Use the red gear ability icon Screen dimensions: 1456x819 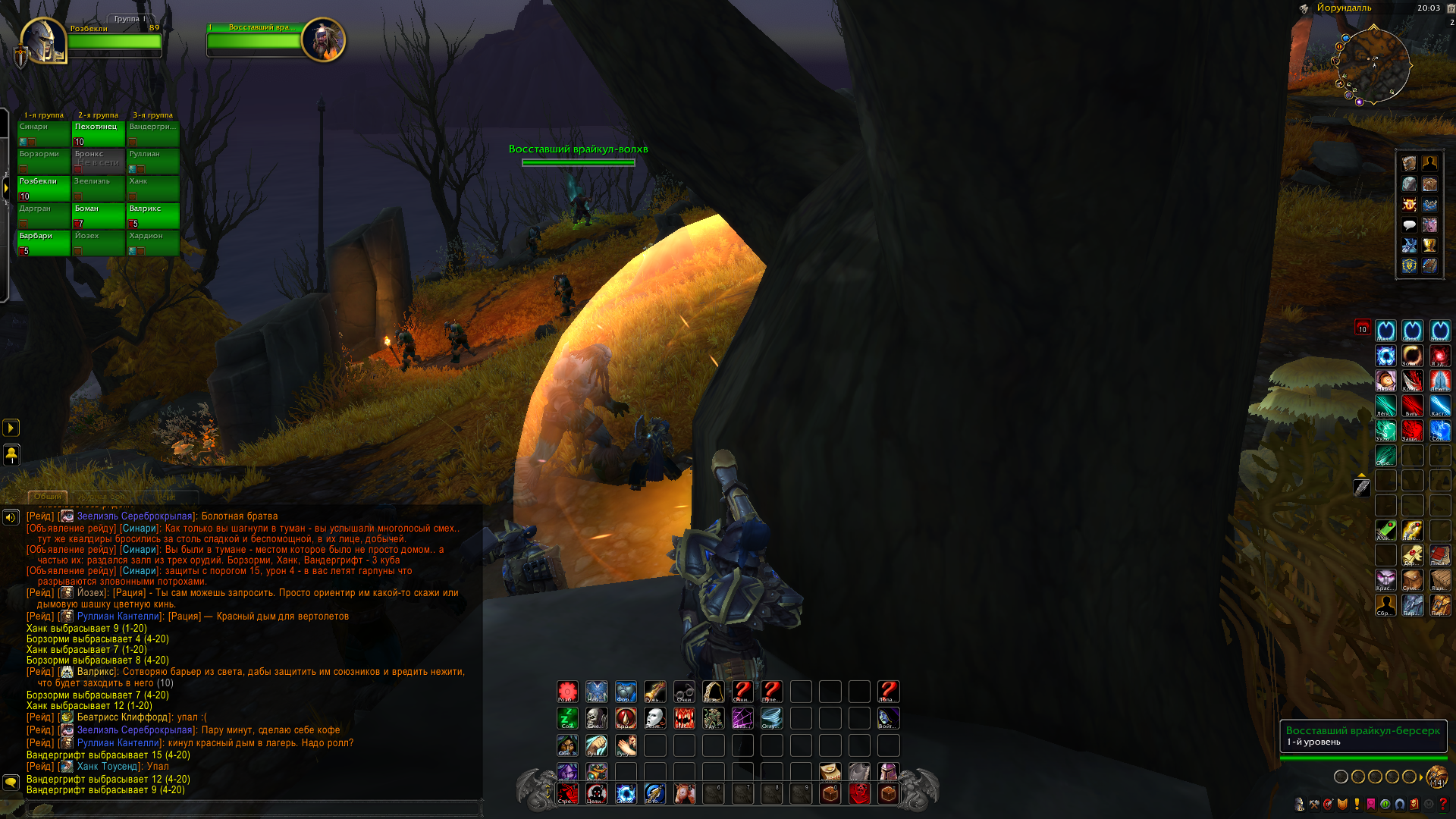click(x=567, y=692)
